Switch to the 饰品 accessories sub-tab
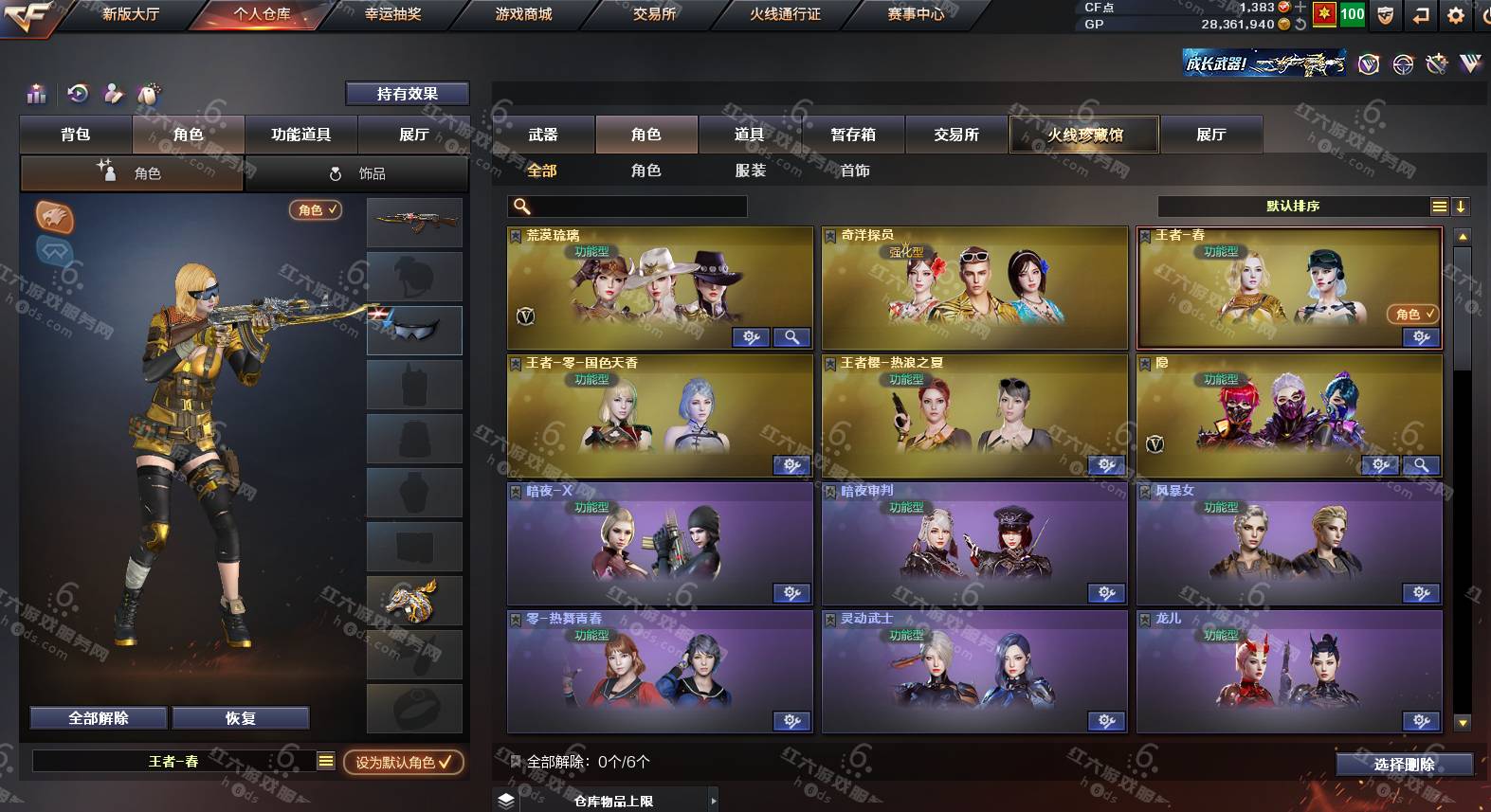This screenshot has width=1491, height=812. (358, 173)
